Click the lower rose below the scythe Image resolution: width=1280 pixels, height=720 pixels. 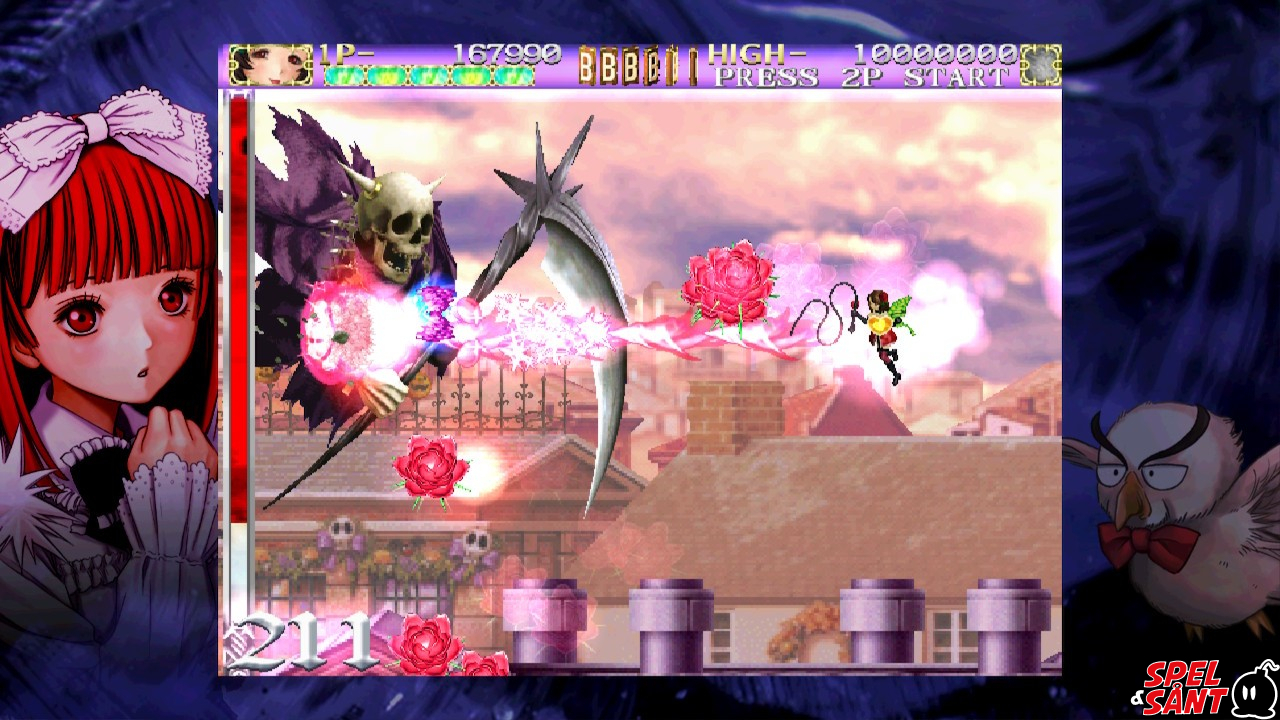[428, 469]
